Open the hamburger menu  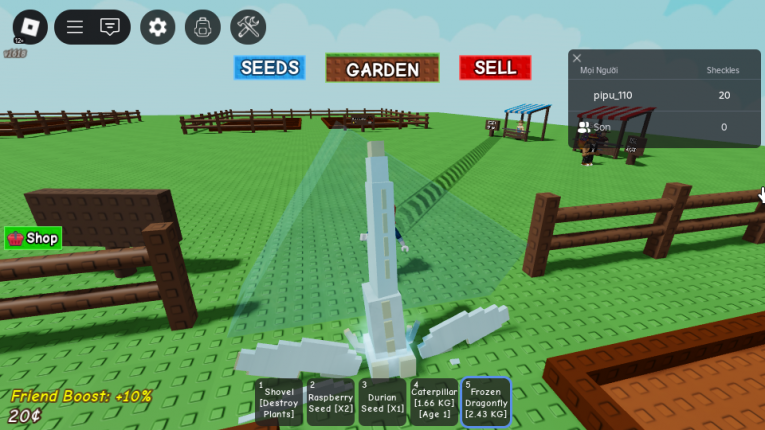75,27
